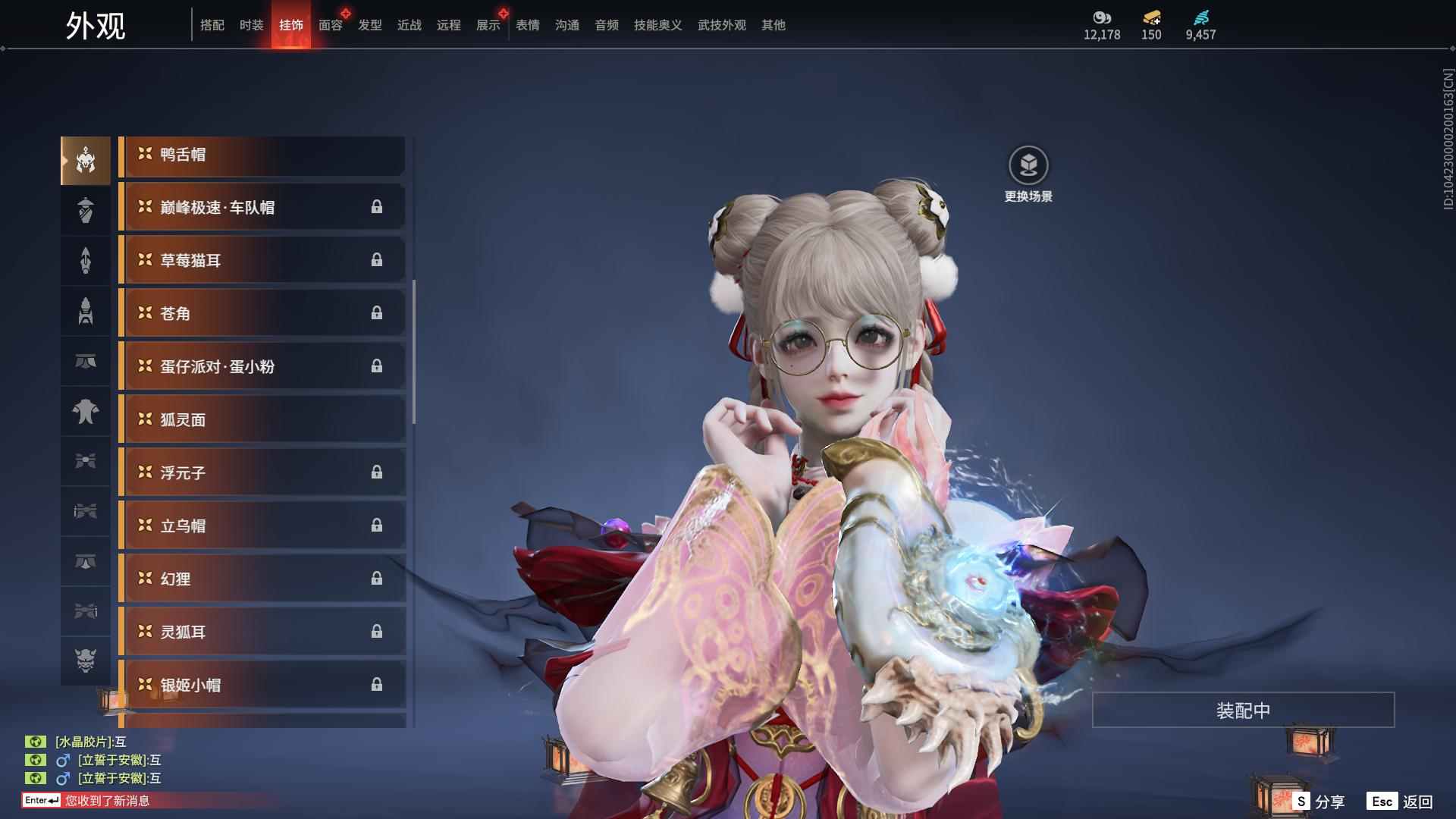
Task: Select the 草莓猫耳 list entry
Action: (x=262, y=261)
